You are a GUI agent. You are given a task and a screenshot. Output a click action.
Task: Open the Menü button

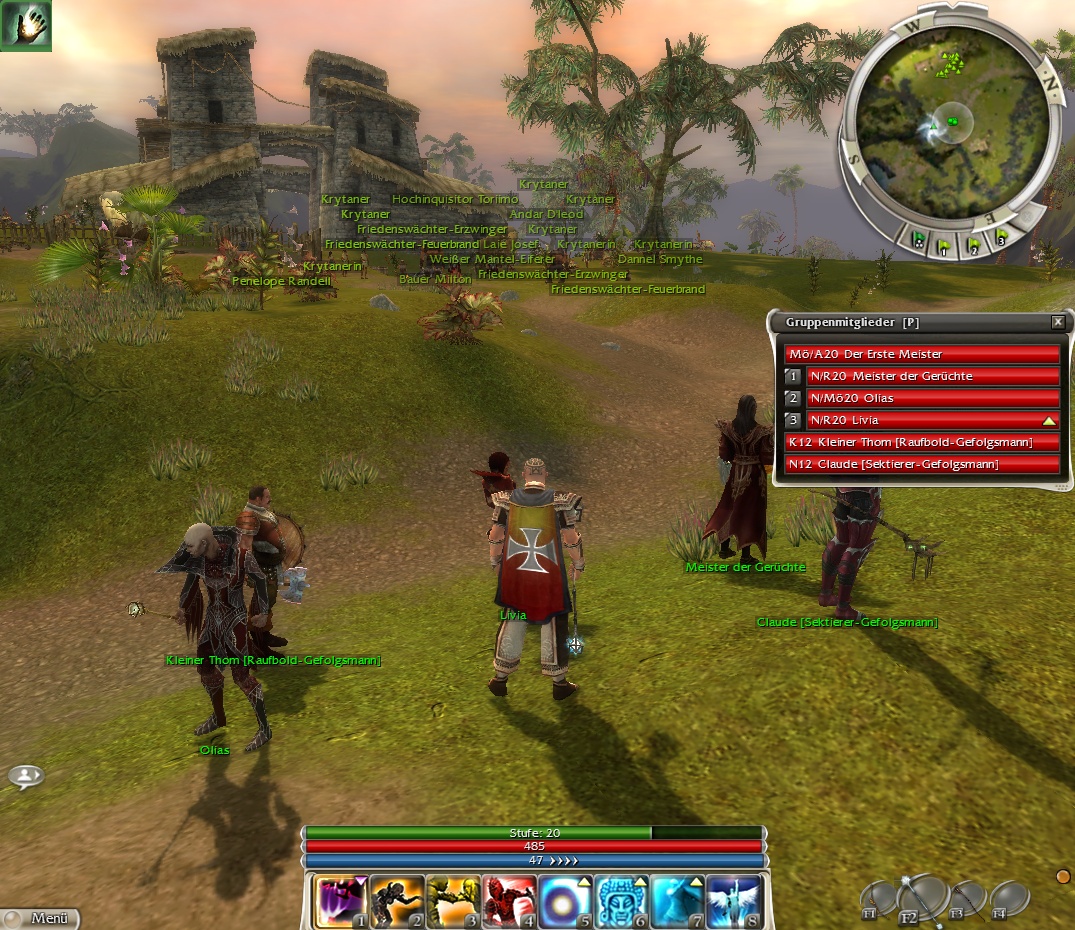(x=42, y=918)
